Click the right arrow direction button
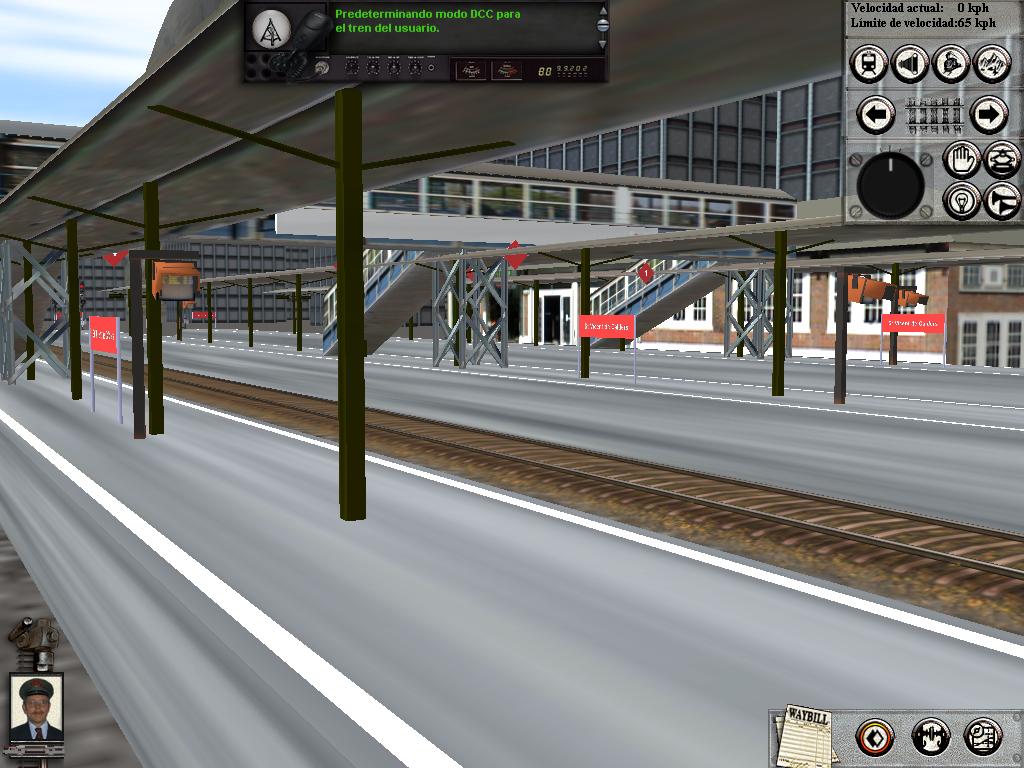The height and width of the screenshot is (768, 1024). point(988,115)
